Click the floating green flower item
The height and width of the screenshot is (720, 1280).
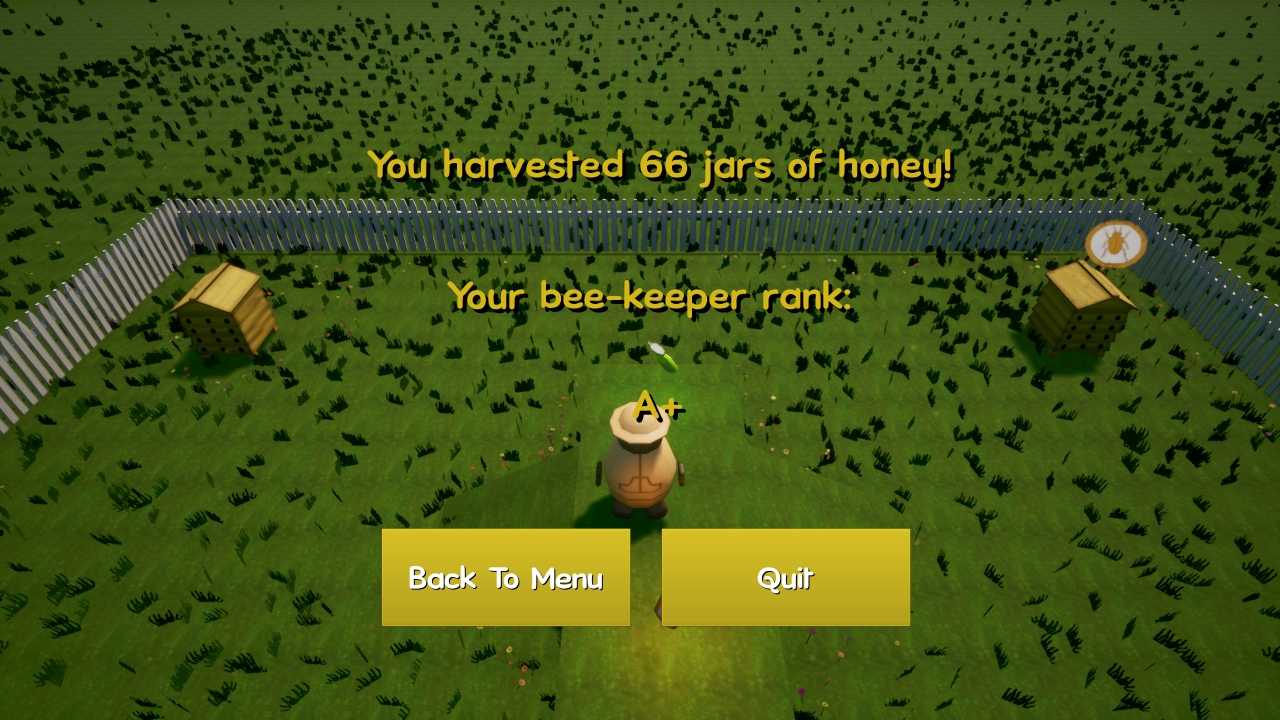662,356
